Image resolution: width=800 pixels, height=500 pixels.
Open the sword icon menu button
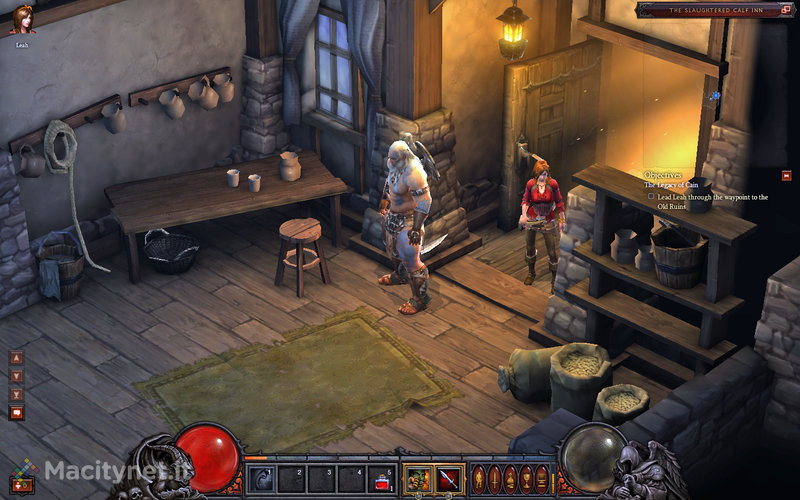(x=494, y=478)
